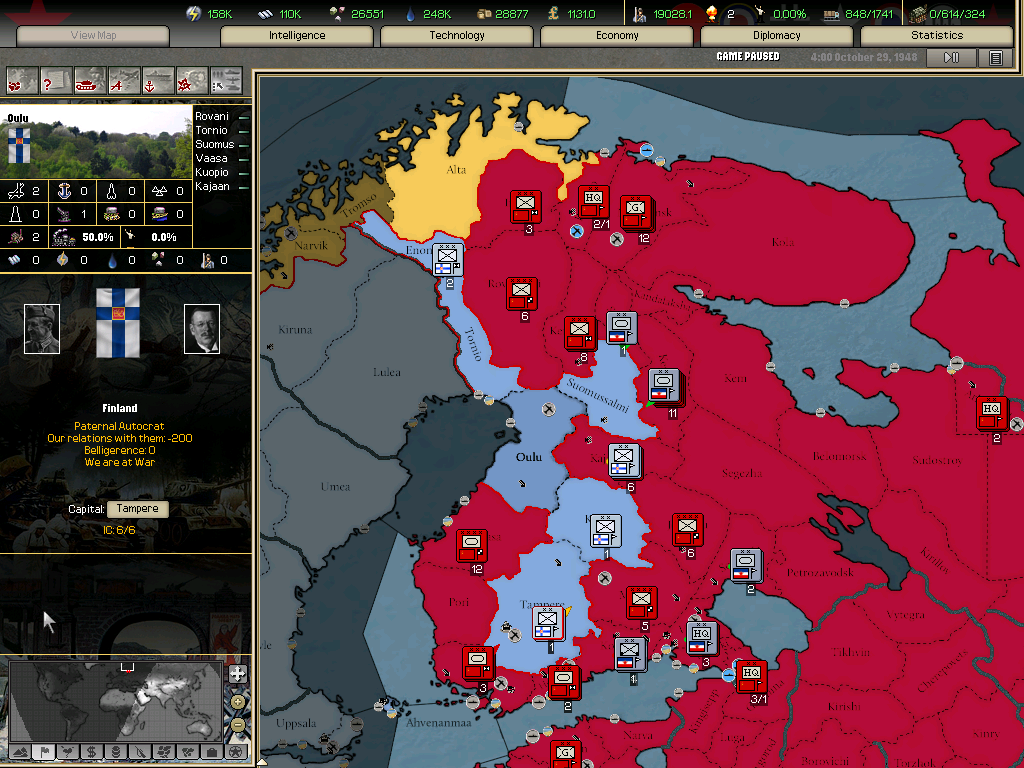Click the red tank land units button
Screen dimensions: 1024x768
click(x=91, y=80)
